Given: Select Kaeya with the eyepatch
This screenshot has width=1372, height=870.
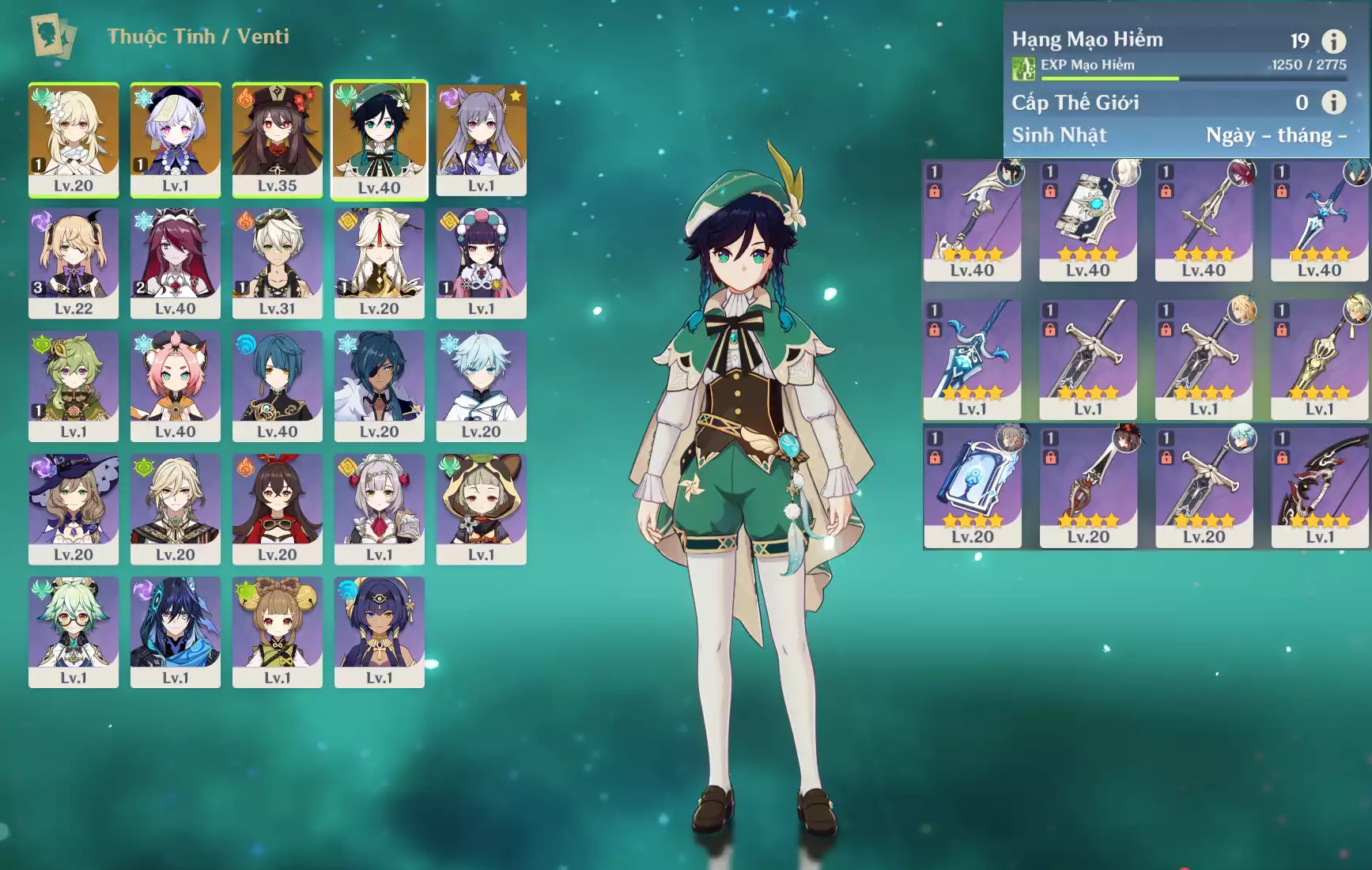Looking at the screenshot, I should [x=379, y=385].
